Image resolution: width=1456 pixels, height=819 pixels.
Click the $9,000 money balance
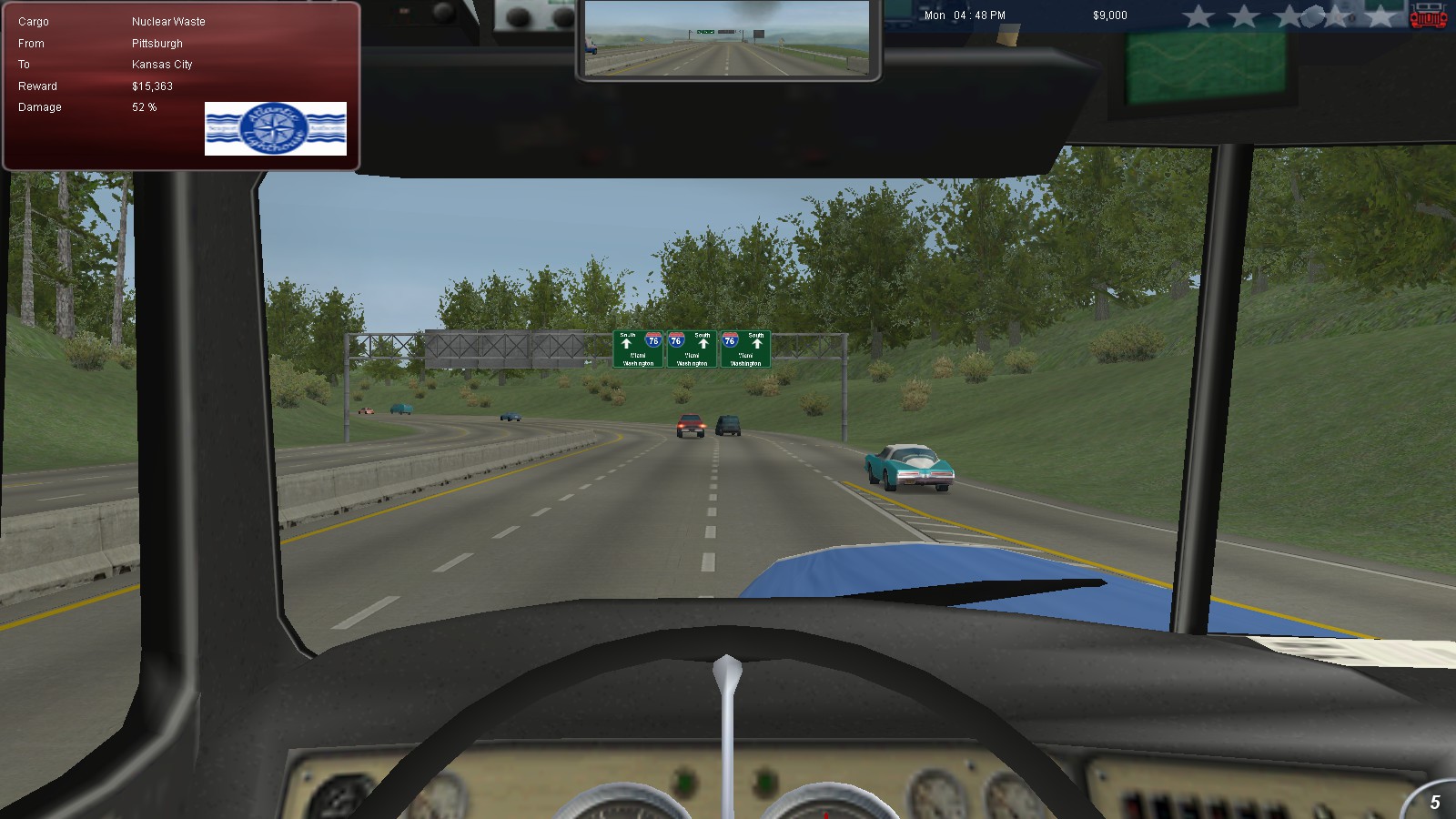[x=1109, y=15]
